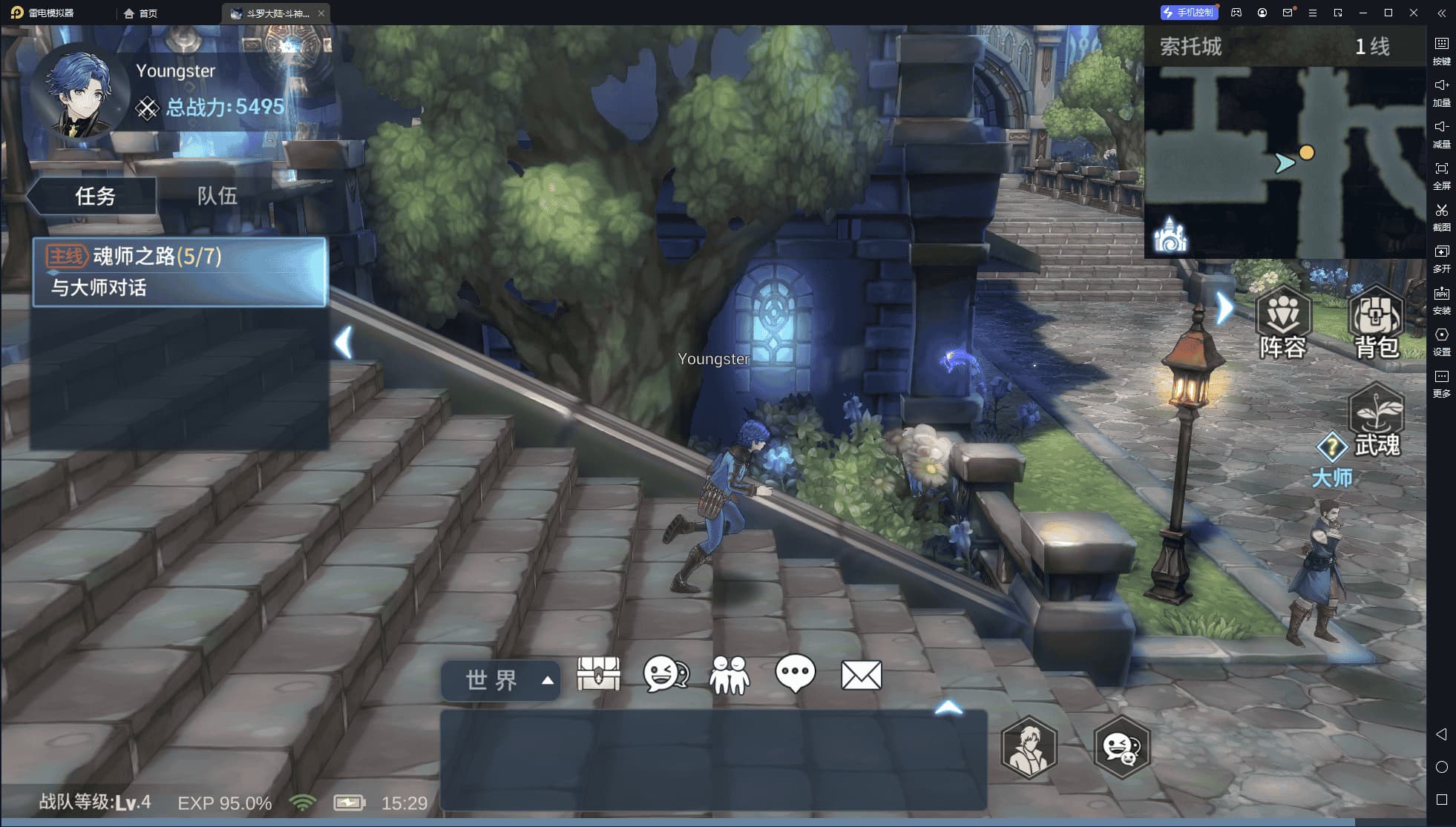Open the speech bubble message icon
The width and height of the screenshot is (1456, 827).
795,673
